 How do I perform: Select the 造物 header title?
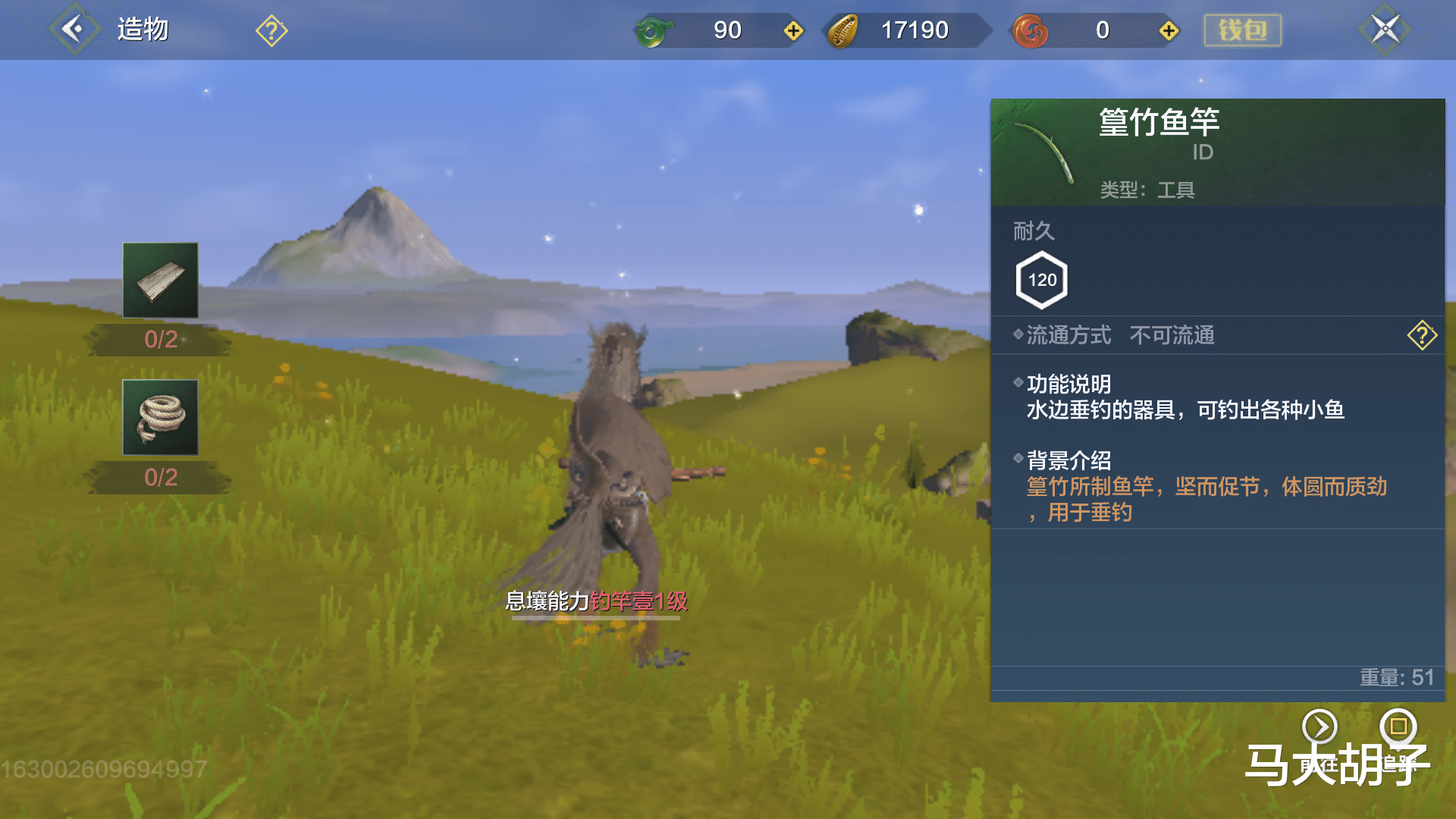point(141,29)
